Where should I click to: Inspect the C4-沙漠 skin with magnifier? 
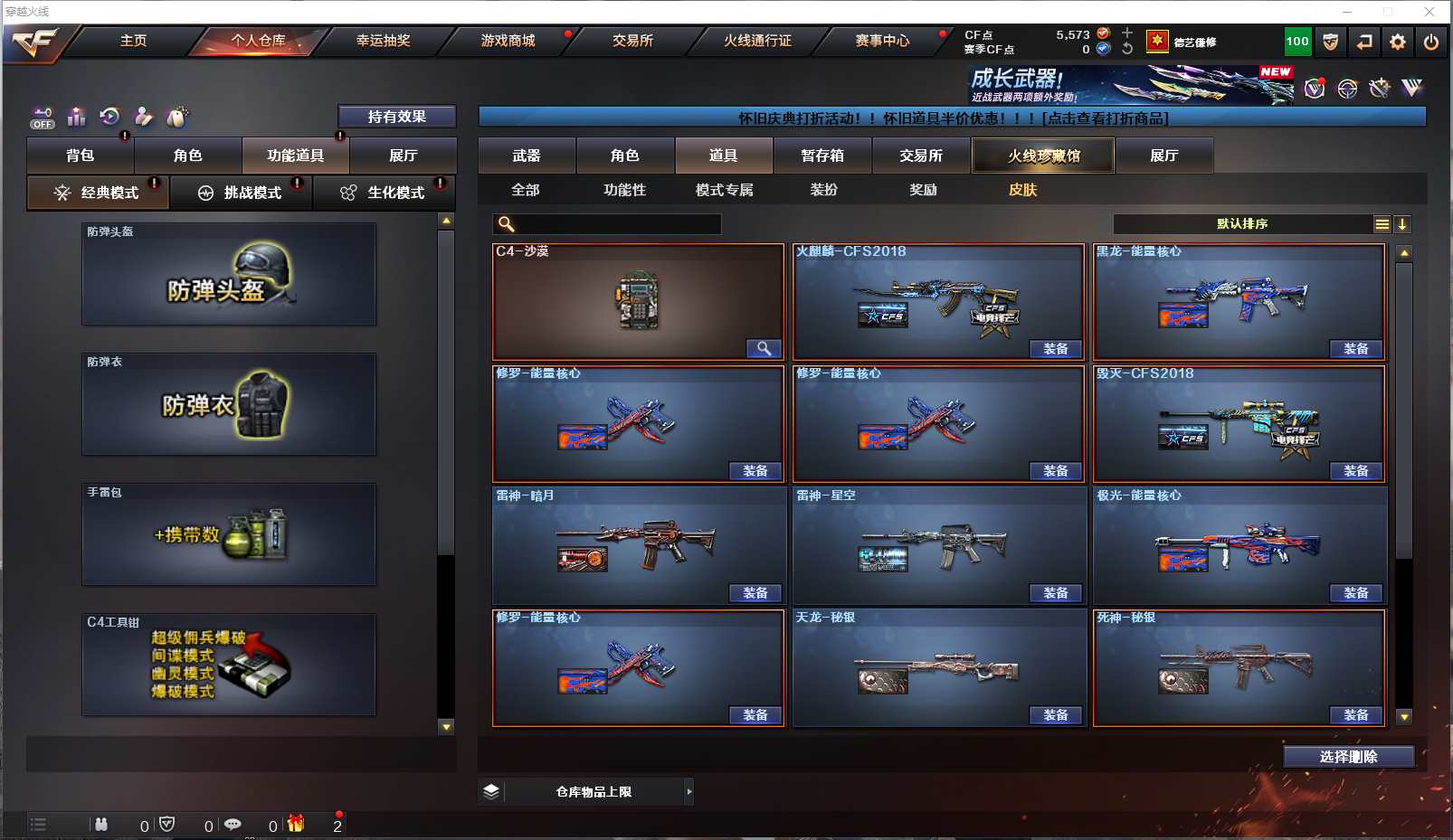pos(764,349)
